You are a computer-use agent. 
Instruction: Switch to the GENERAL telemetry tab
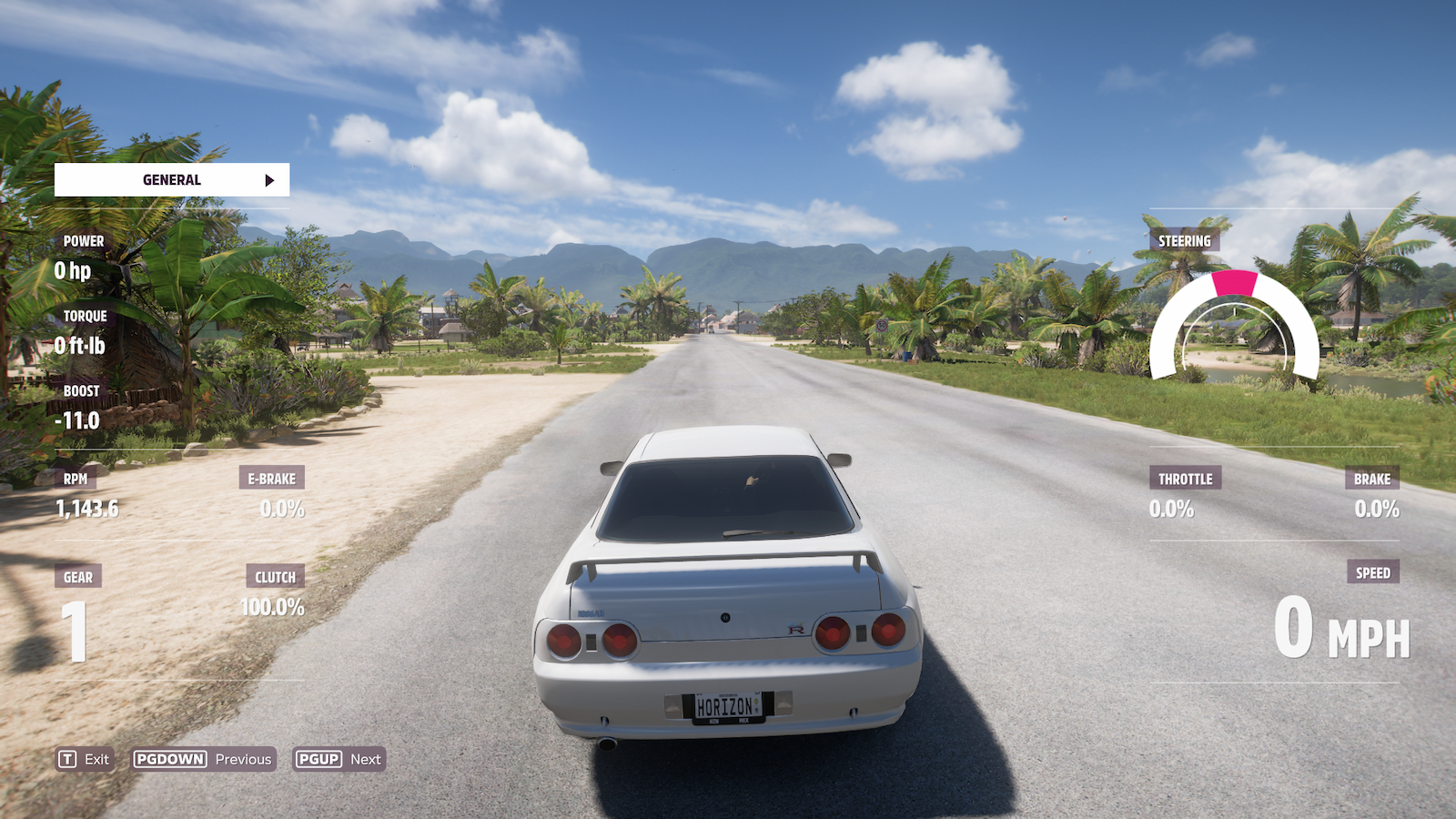[x=171, y=179]
